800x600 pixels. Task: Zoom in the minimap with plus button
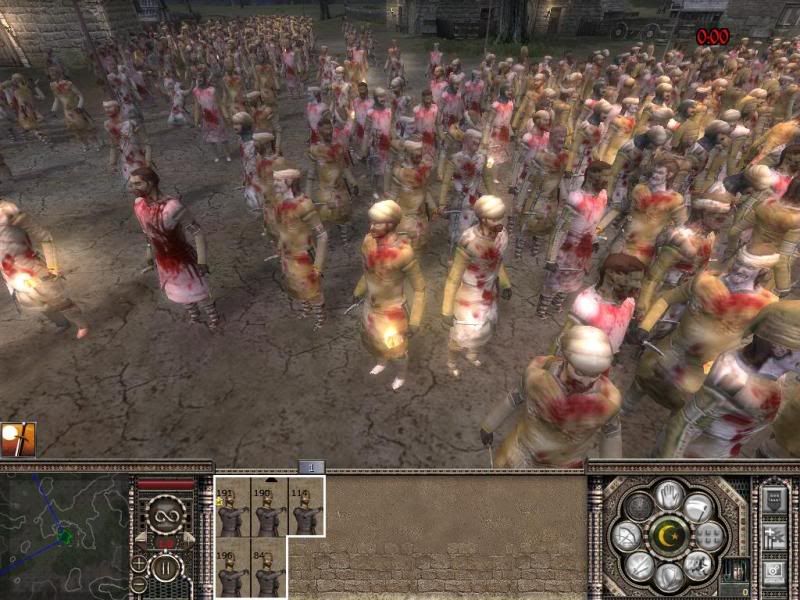coord(139,562)
